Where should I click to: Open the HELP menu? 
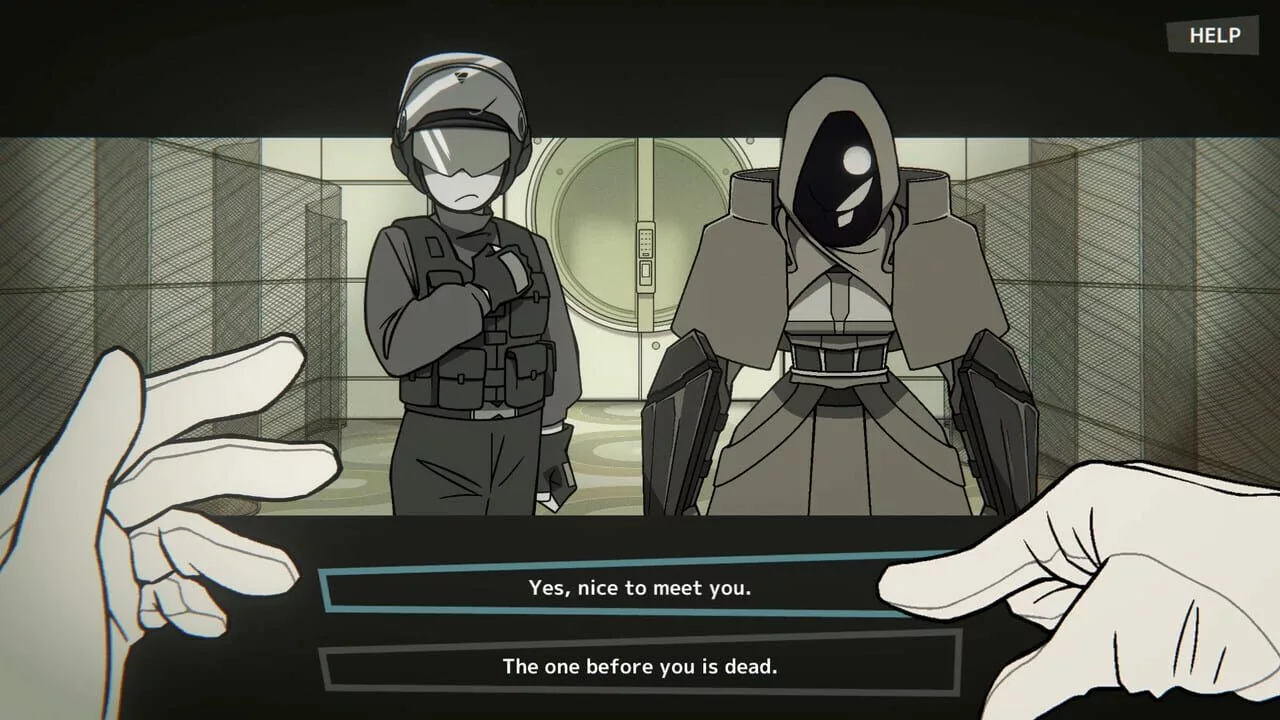coord(1213,36)
